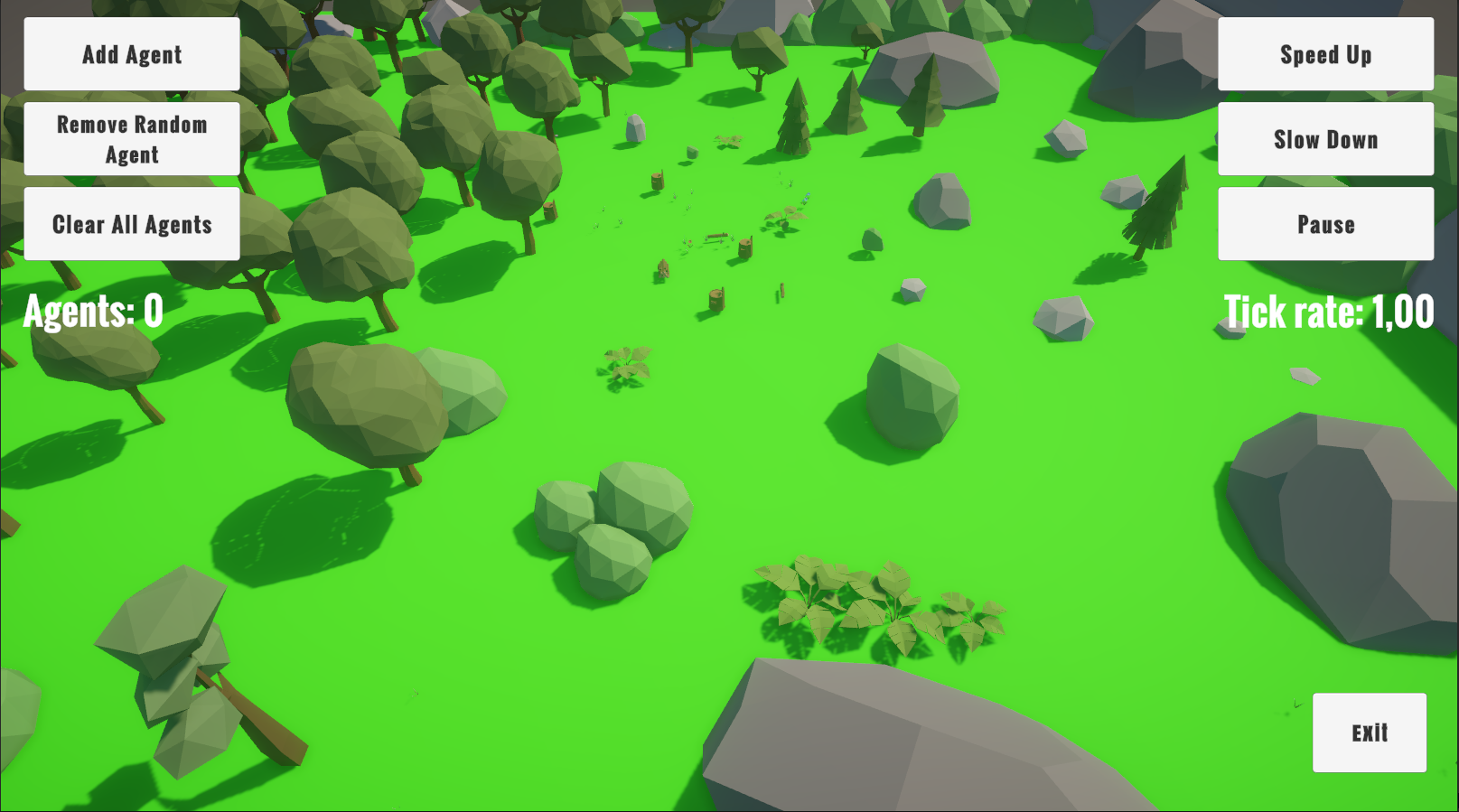Viewport: 1459px width, 812px height.
Task: Click the Add Agent button
Action: [131, 53]
